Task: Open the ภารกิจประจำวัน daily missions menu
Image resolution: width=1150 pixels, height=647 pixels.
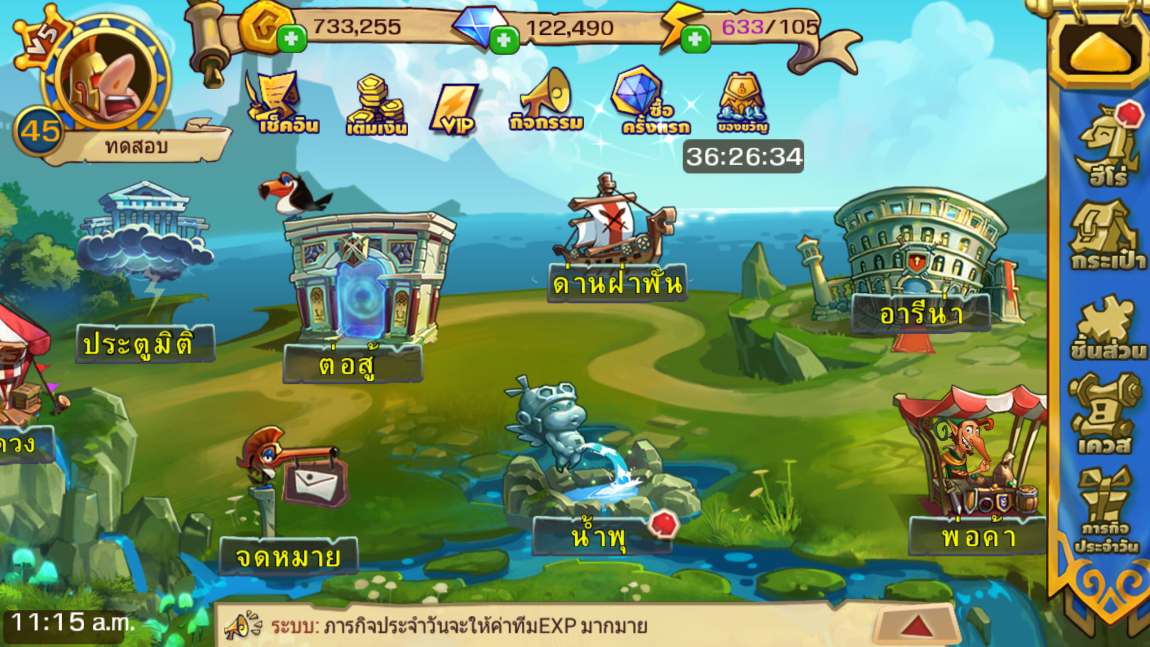Action: pyautogui.click(x=1106, y=510)
